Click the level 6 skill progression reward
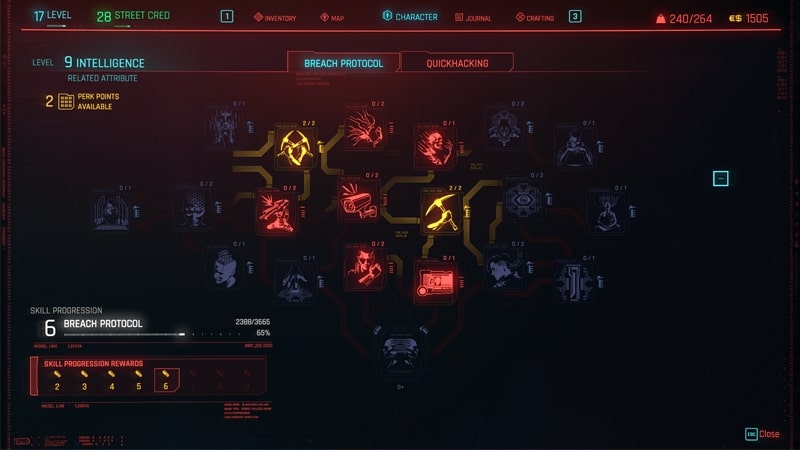Image resolution: width=800 pixels, height=450 pixels. 166,381
